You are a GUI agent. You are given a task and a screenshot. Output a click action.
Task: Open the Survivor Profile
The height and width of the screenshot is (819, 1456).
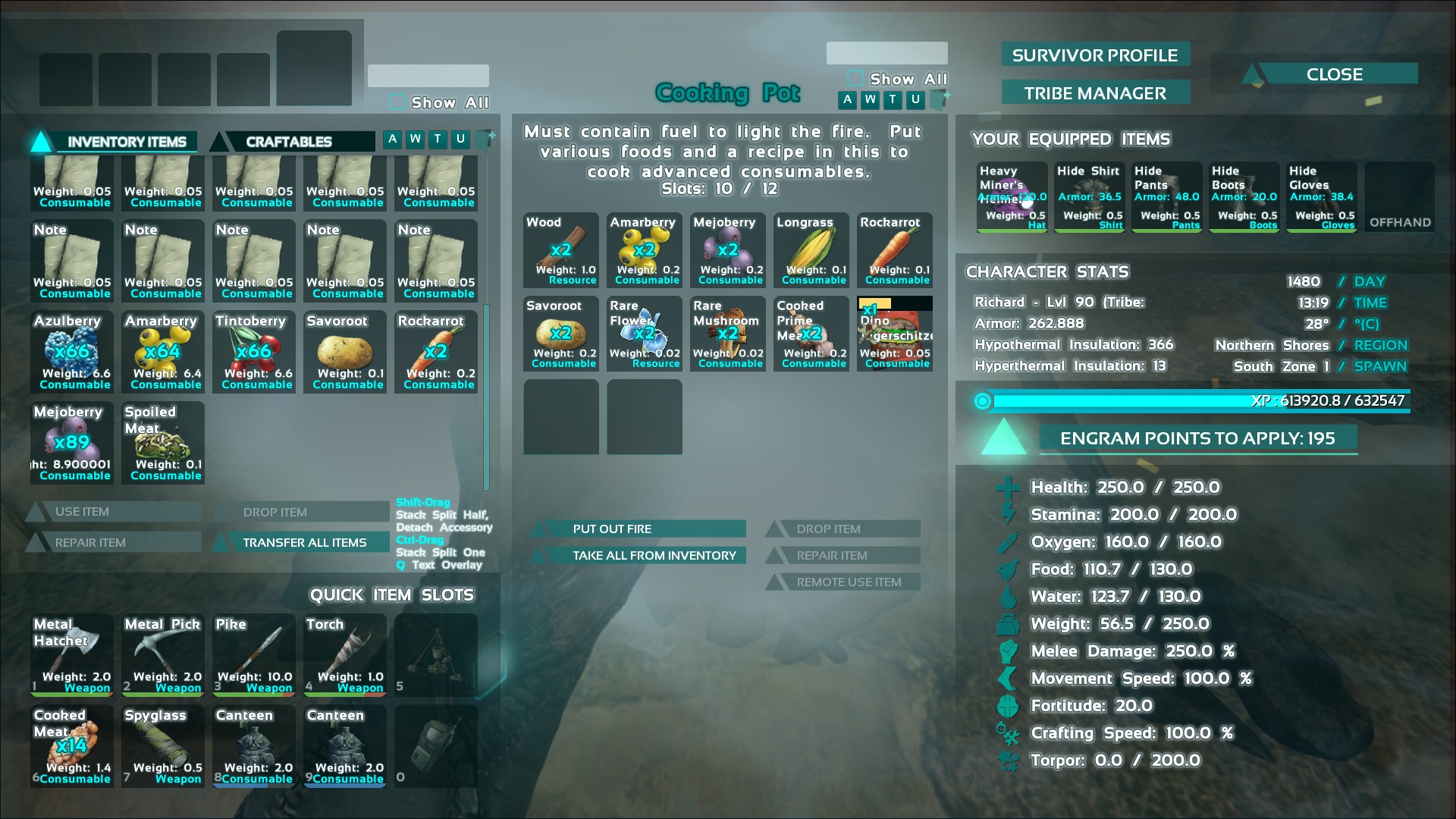[x=1094, y=55]
